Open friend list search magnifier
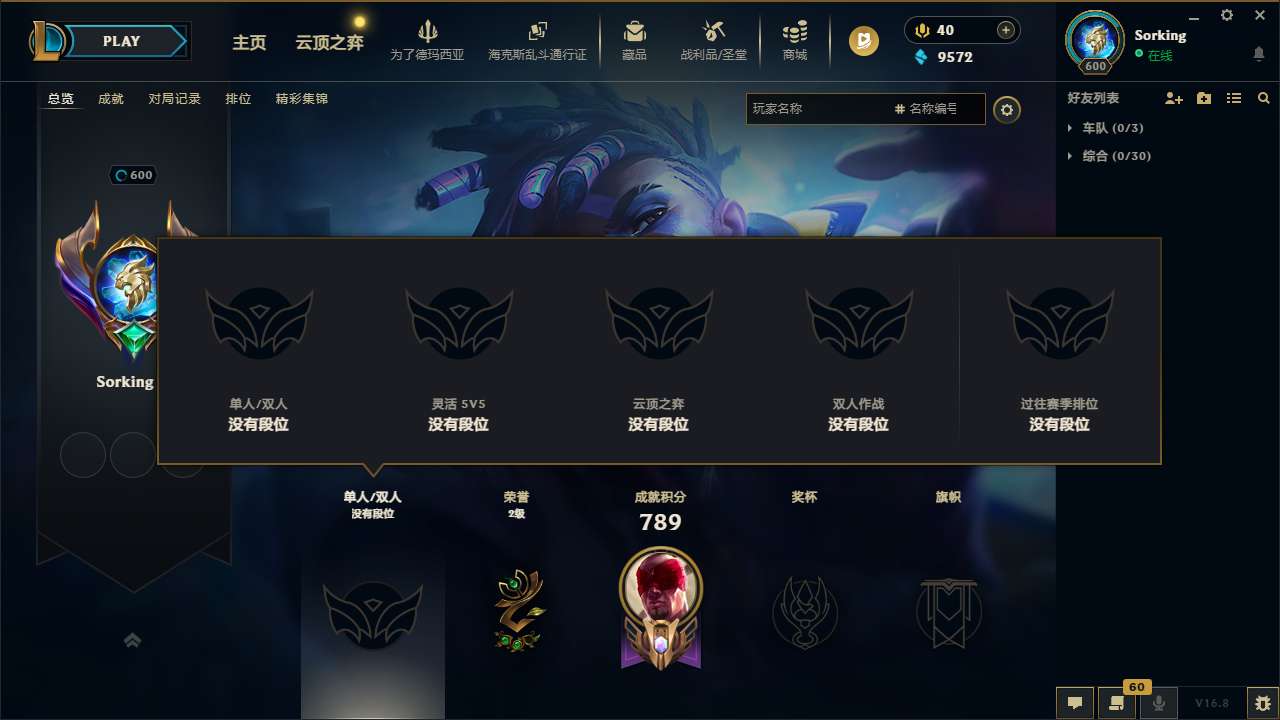Viewport: 1280px width, 720px height. [x=1263, y=98]
